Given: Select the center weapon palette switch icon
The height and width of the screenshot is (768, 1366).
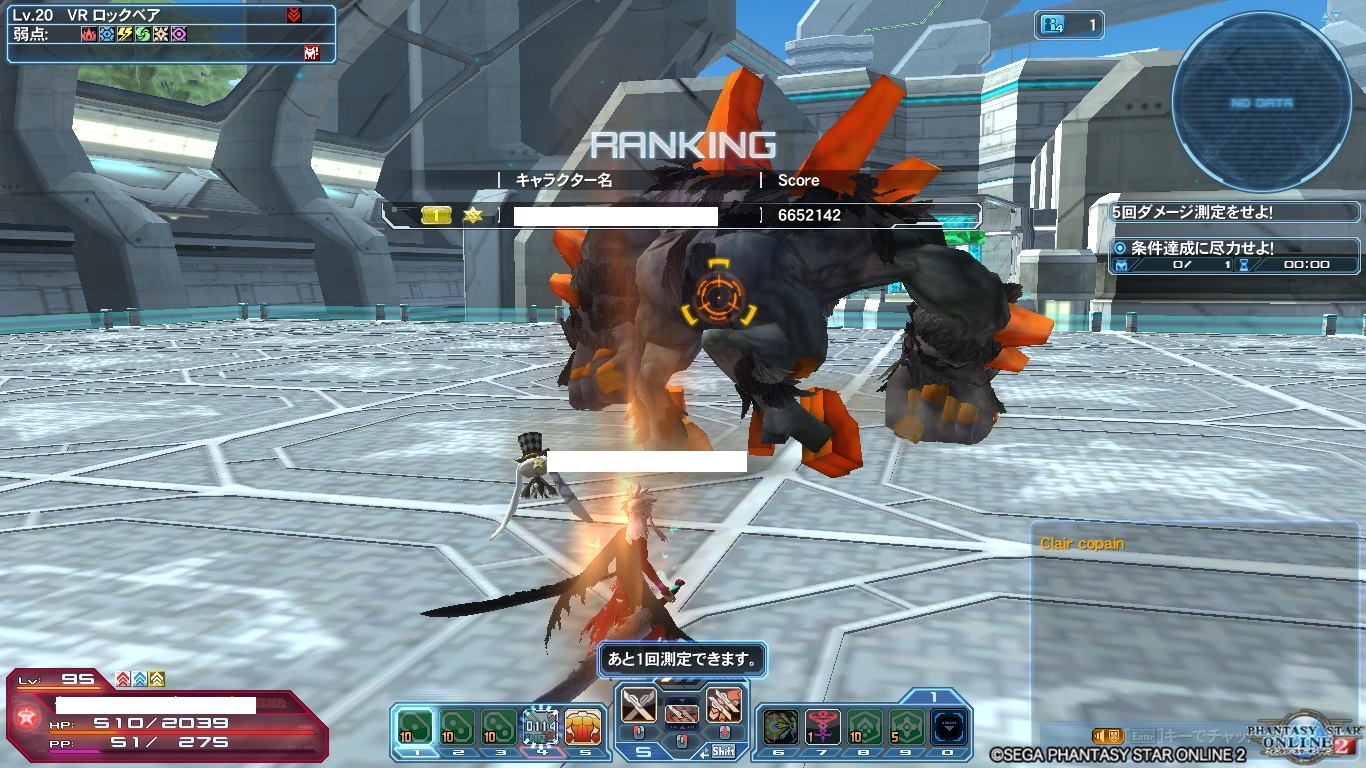Looking at the screenshot, I should pyautogui.click(x=681, y=713).
